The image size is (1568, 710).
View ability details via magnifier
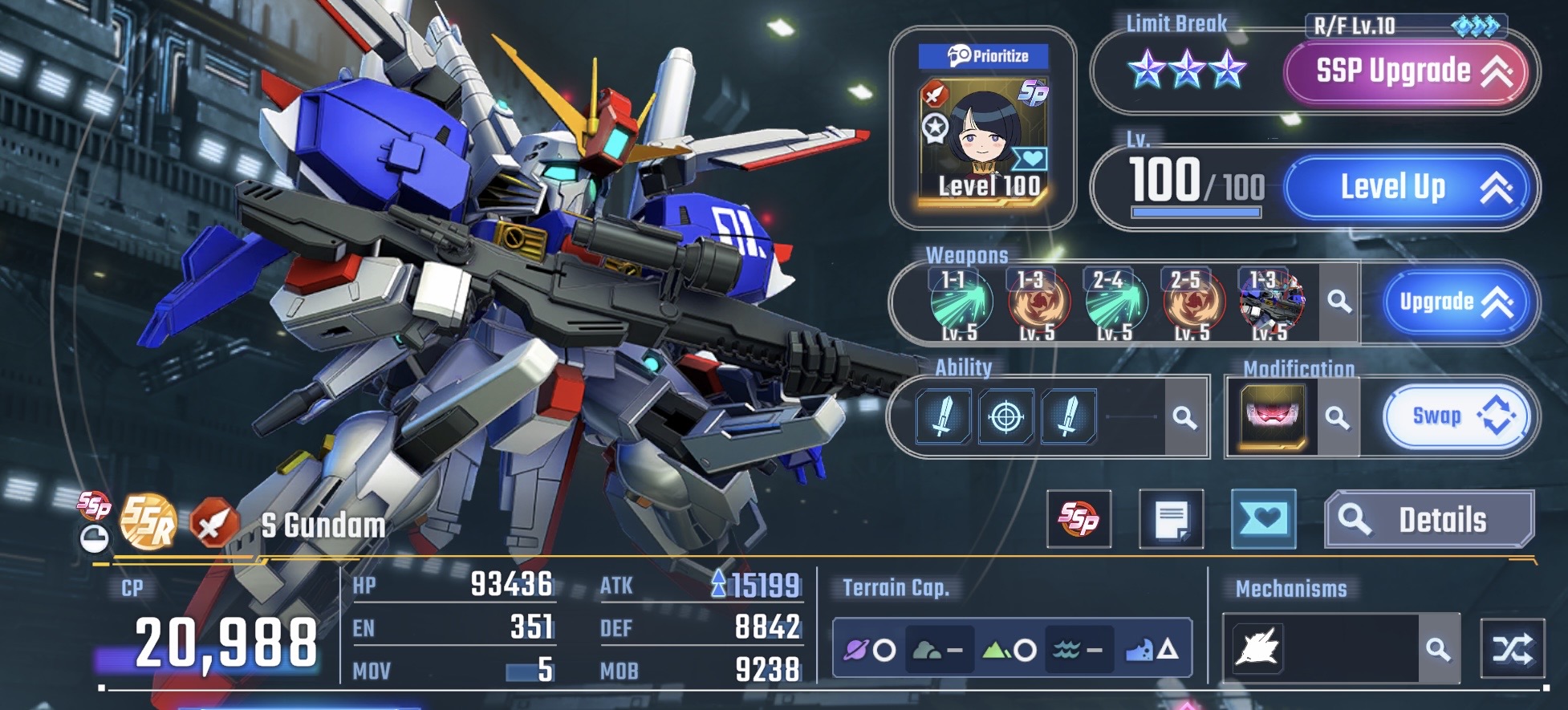pos(1184,417)
